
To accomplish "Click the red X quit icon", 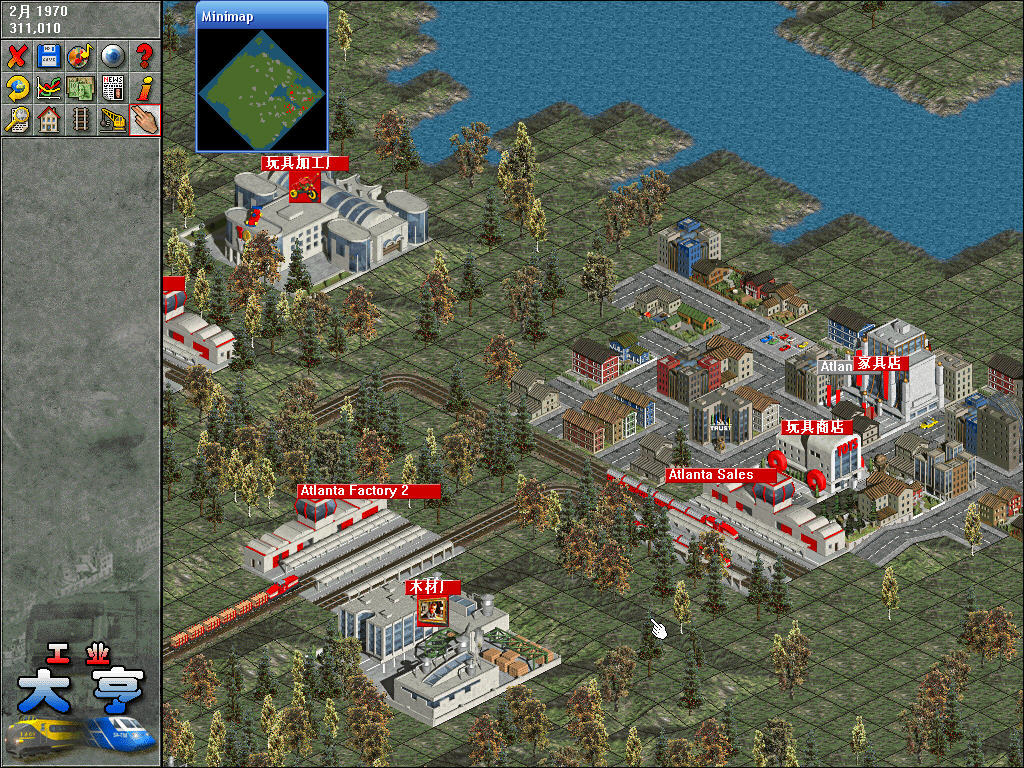I will (17, 55).
